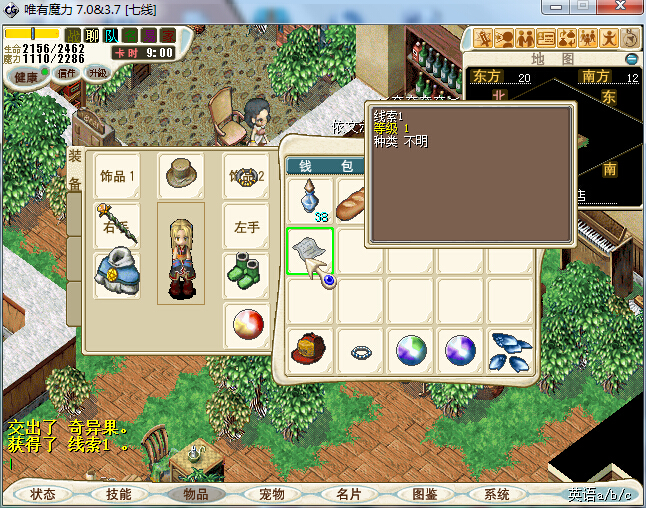Open the 技能 skills menu
The width and height of the screenshot is (646, 508).
(x=119, y=494)
